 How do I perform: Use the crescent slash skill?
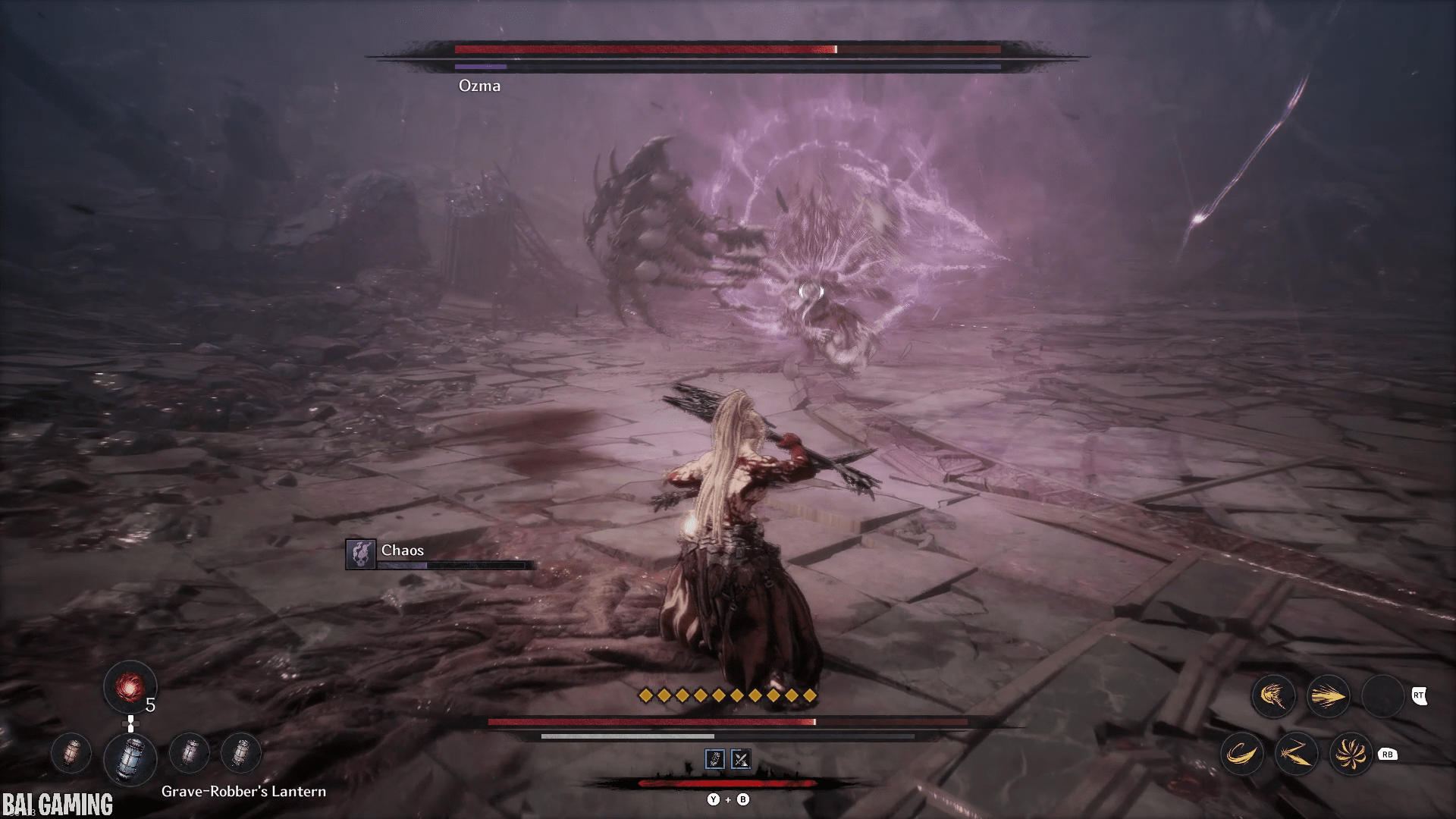1241,754
